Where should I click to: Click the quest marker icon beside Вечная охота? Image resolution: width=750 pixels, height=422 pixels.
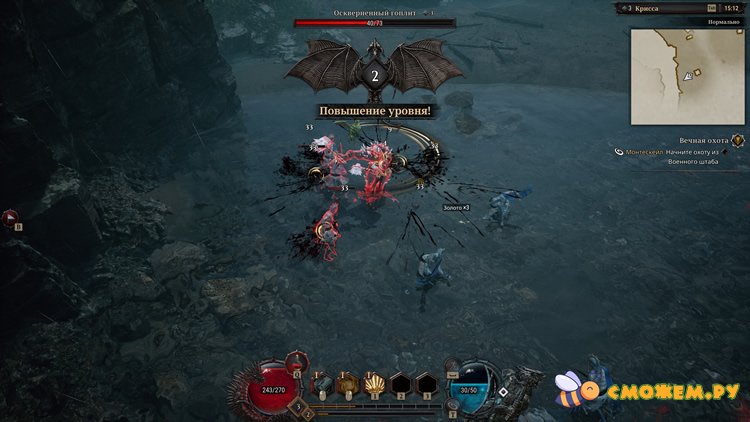tap(737, 141)
